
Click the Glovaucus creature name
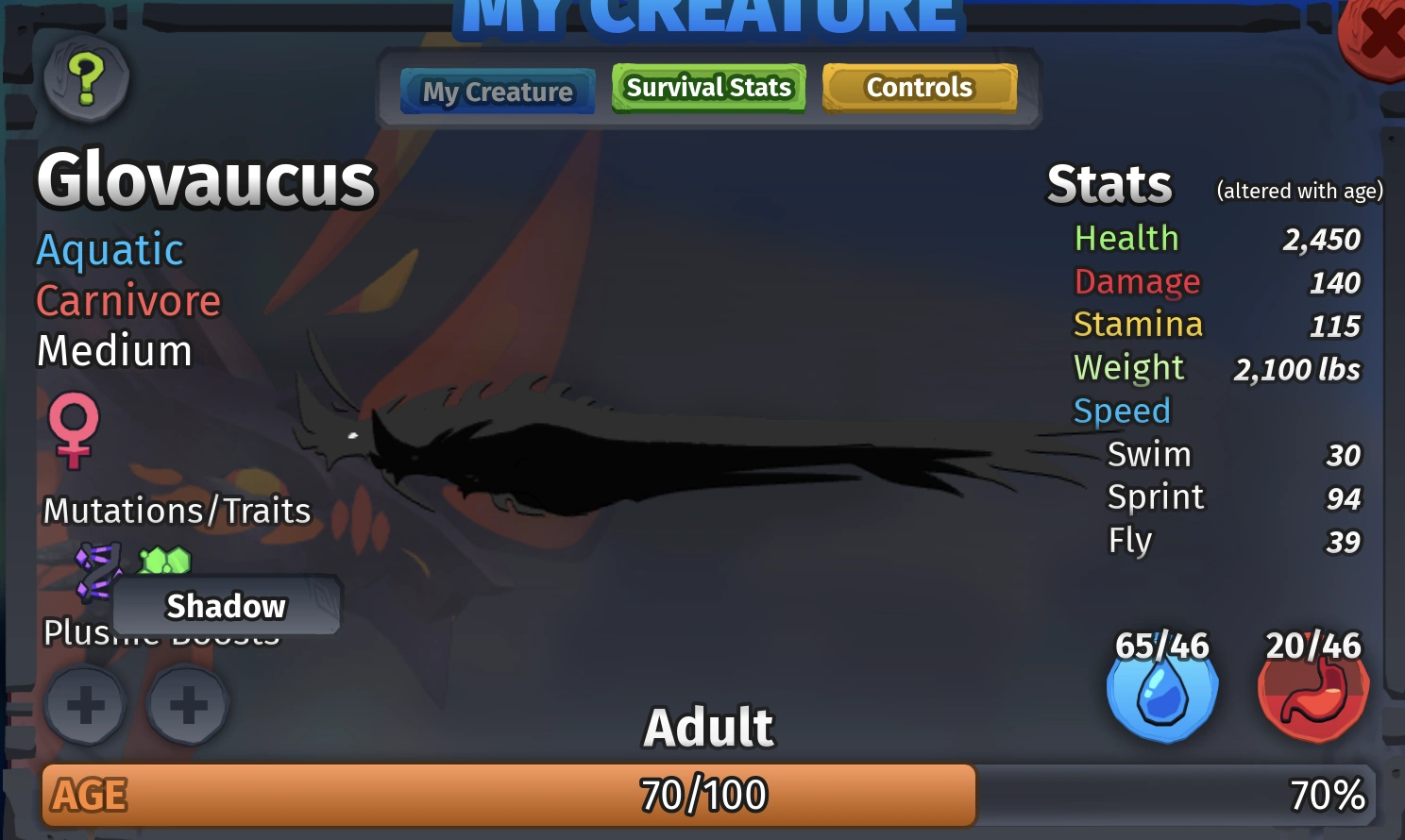204,179
